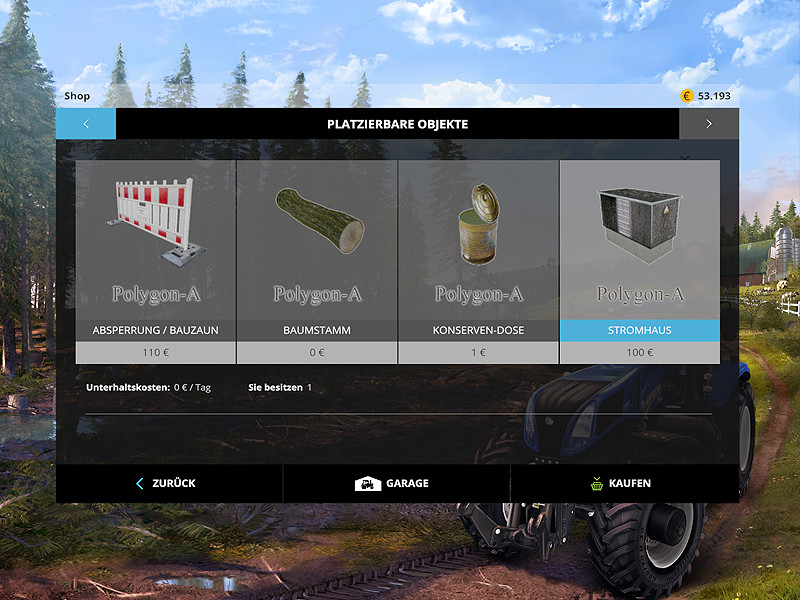
Task: Click the Zurück back button
Action: [167, 483]
